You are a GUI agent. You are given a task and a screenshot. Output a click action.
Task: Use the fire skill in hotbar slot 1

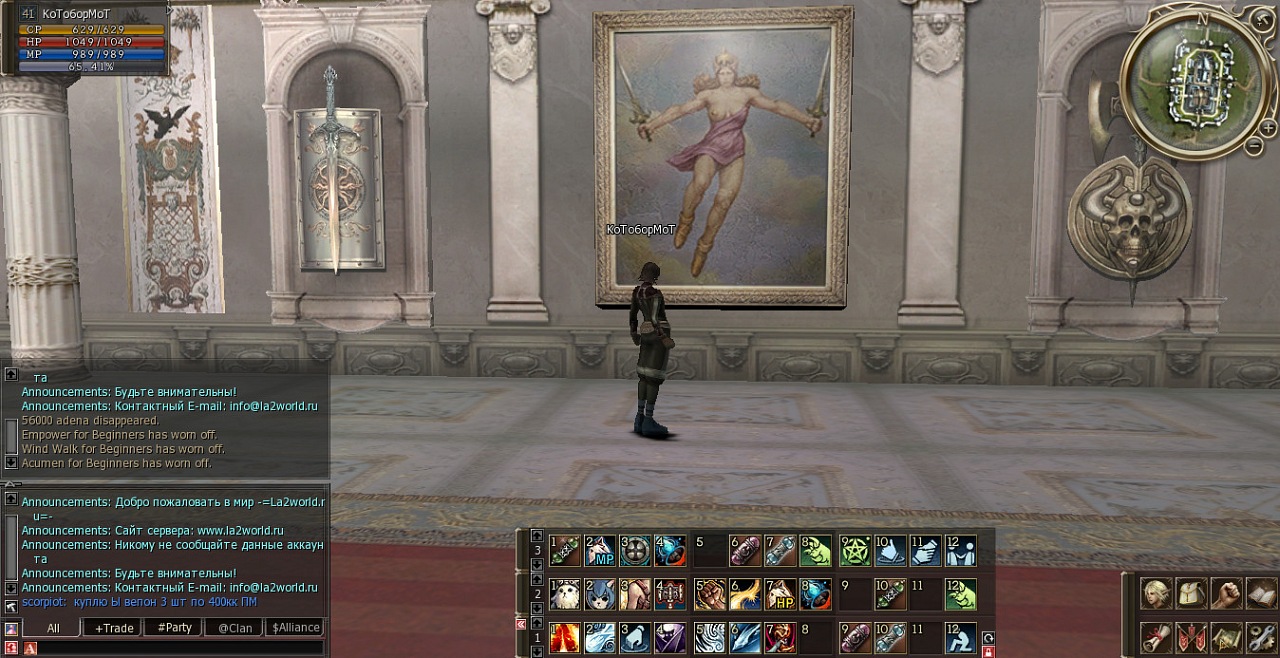565,637
